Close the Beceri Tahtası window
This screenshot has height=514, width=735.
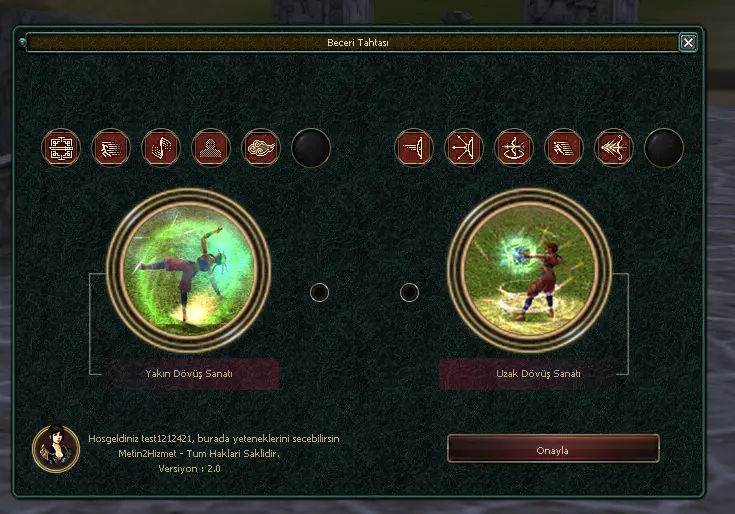tap(687, 42)
